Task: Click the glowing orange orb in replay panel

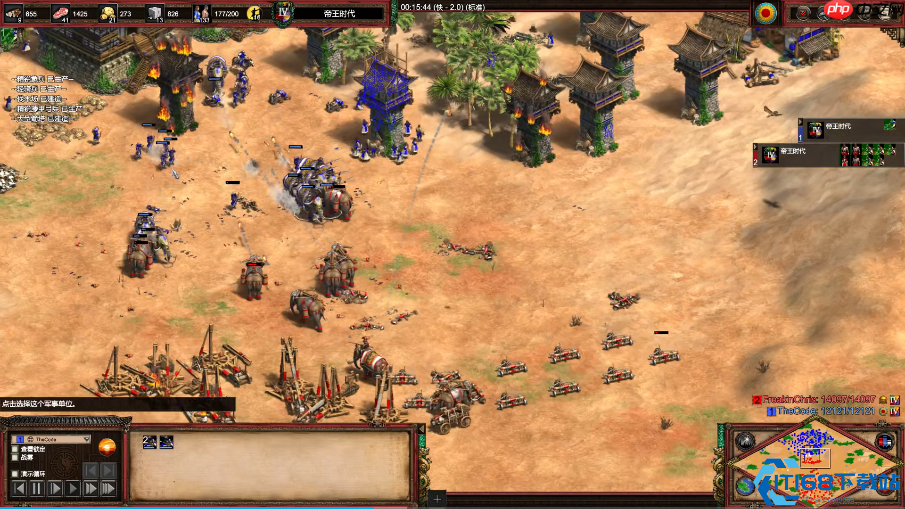Action: pyautogui.click(x=107, y=446)
